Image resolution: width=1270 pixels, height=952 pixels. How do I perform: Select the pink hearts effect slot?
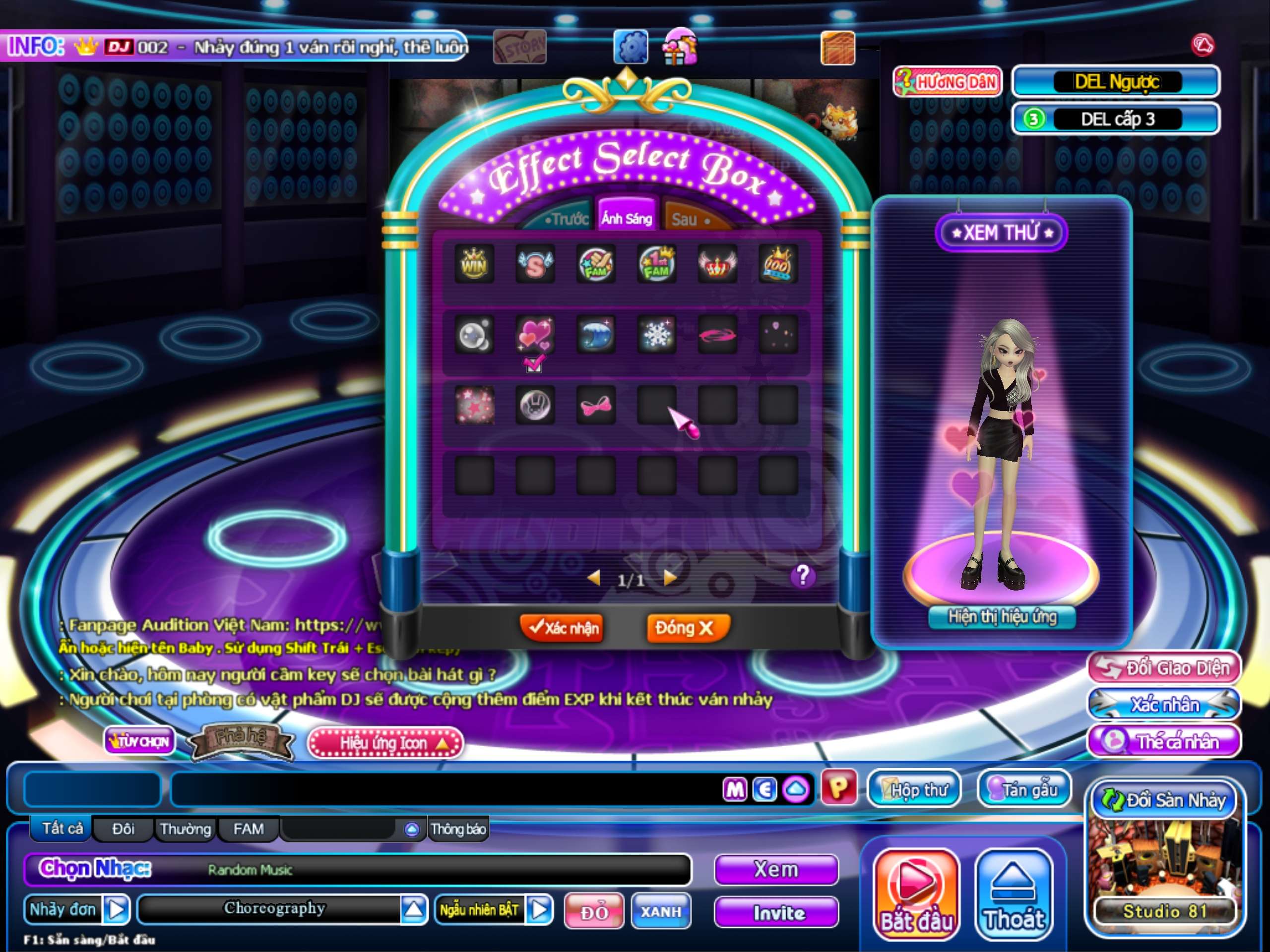pyautogui.click(x=534, y=335)
